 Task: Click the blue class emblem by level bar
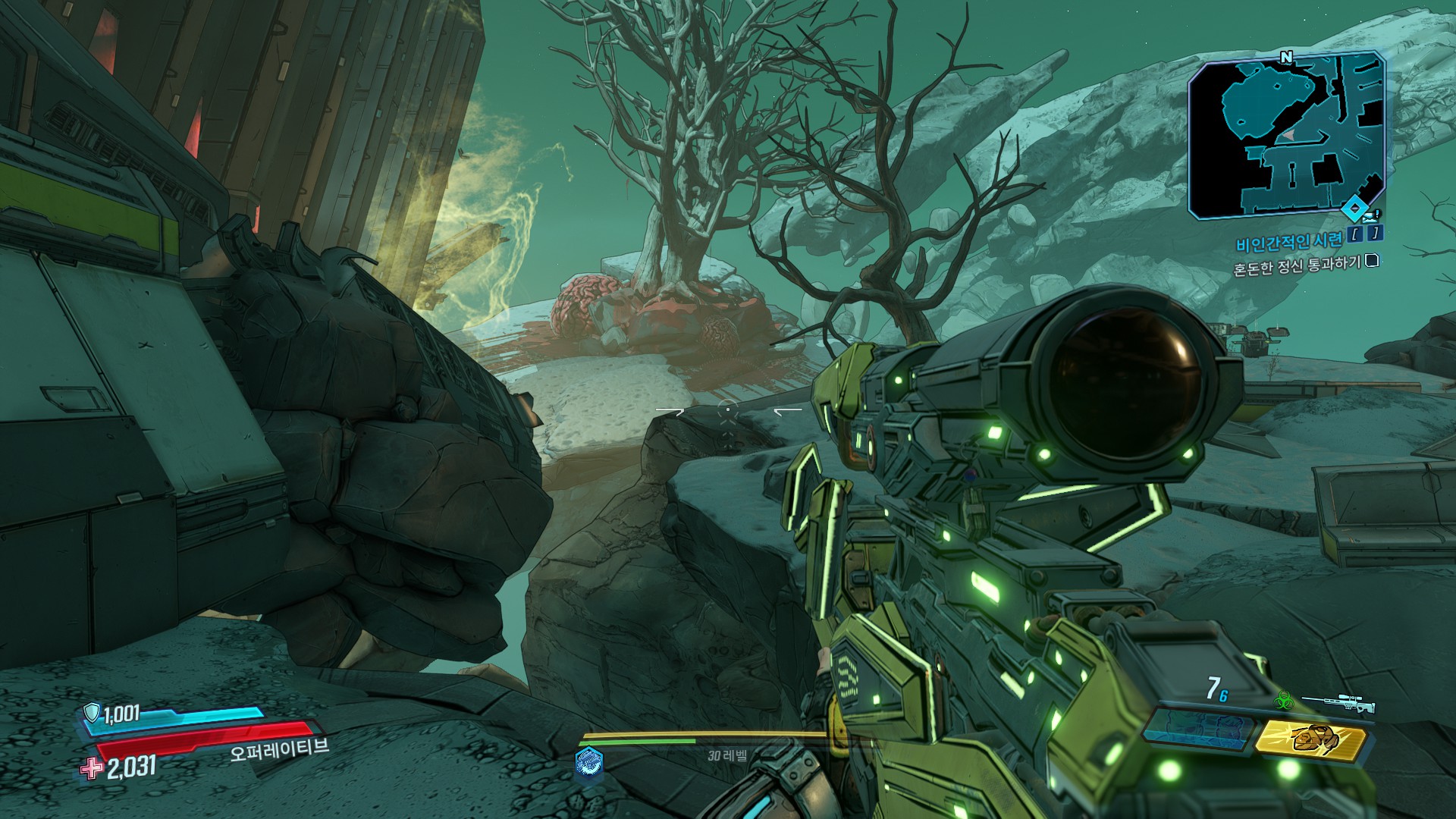[589, 761]
